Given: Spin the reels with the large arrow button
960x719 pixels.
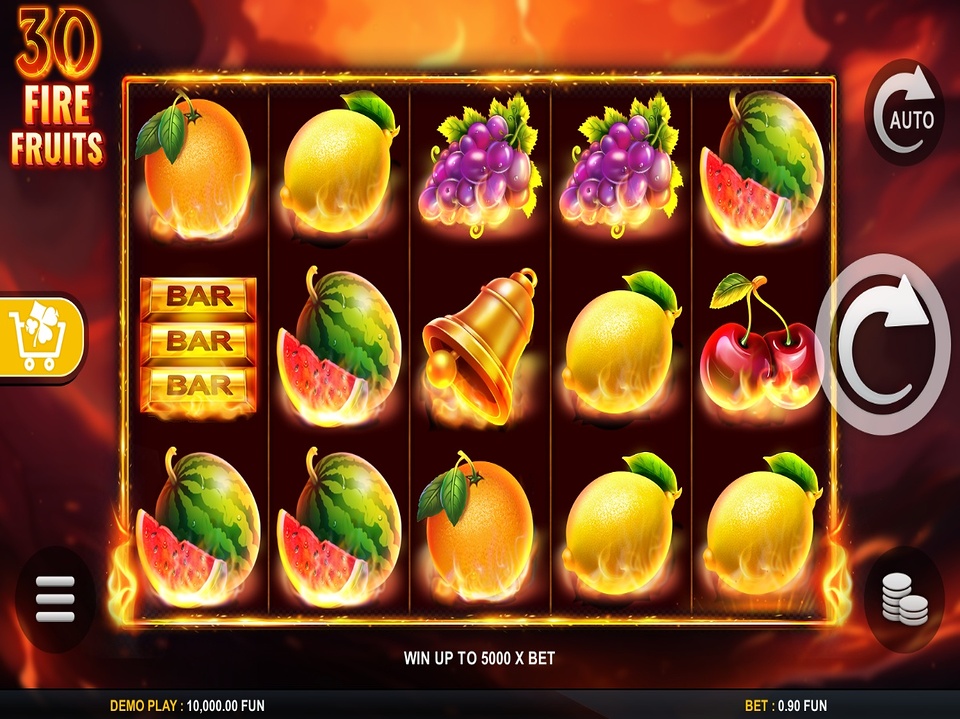Looking at the screenshot, I should 883,344.
